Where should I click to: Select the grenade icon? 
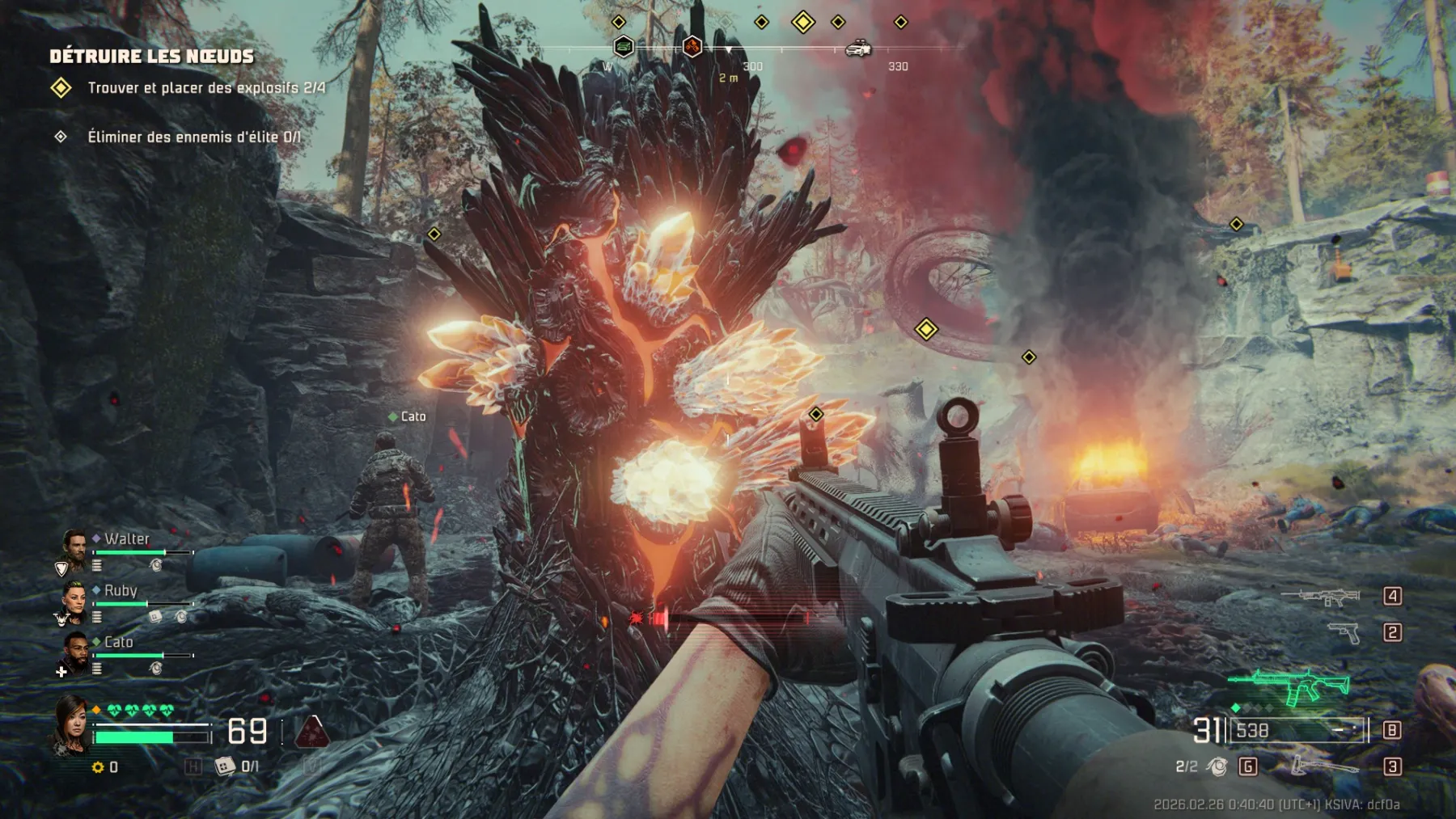[1217, 766]
